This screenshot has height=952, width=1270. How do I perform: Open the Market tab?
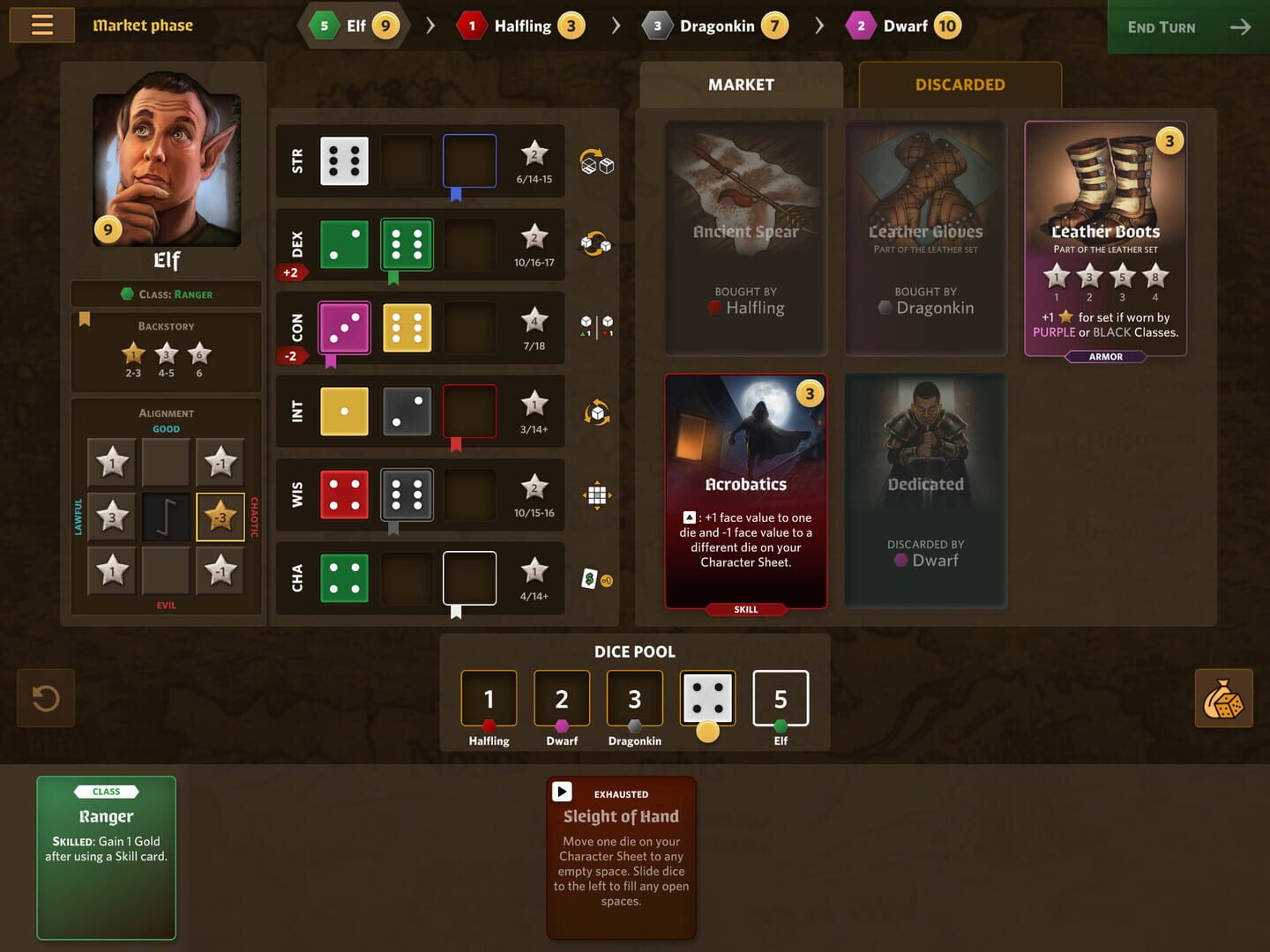click(x=741, y=85)
